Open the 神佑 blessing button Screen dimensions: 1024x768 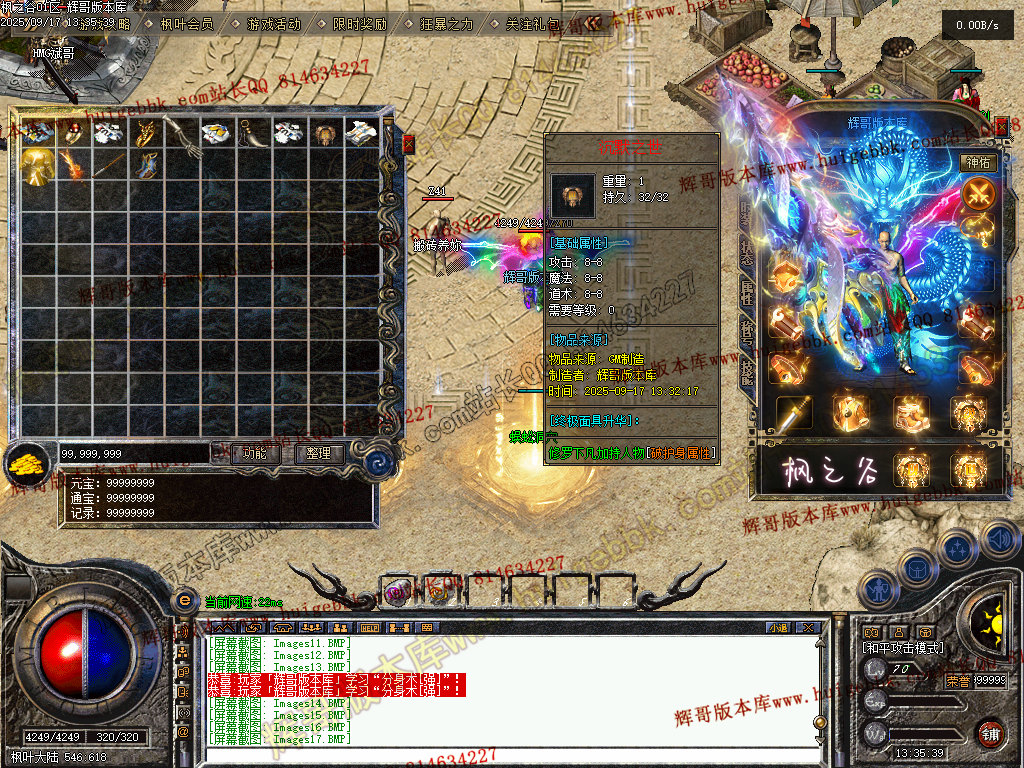pyautogui.click(x=977, y=162)
